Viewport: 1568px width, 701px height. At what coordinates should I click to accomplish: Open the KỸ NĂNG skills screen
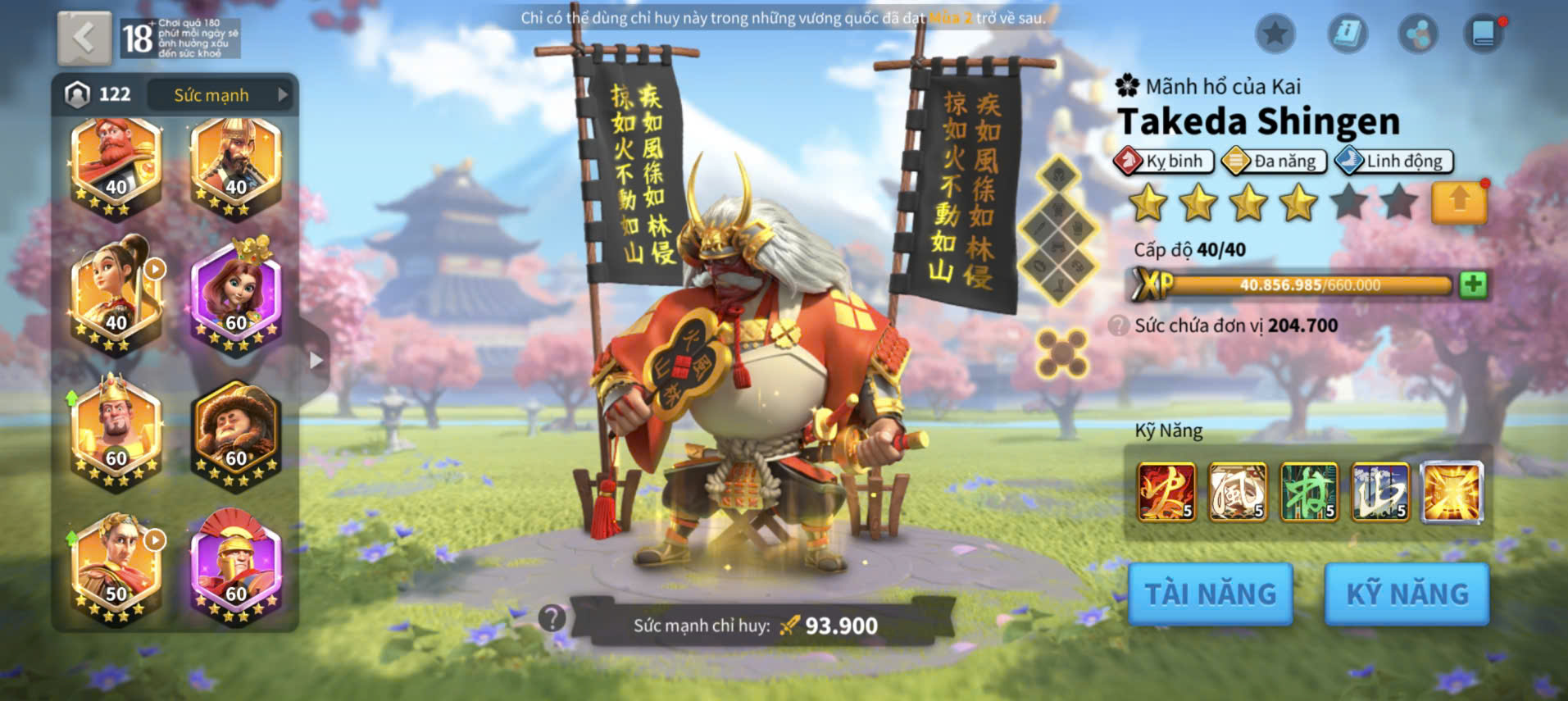pos(1407,594)
